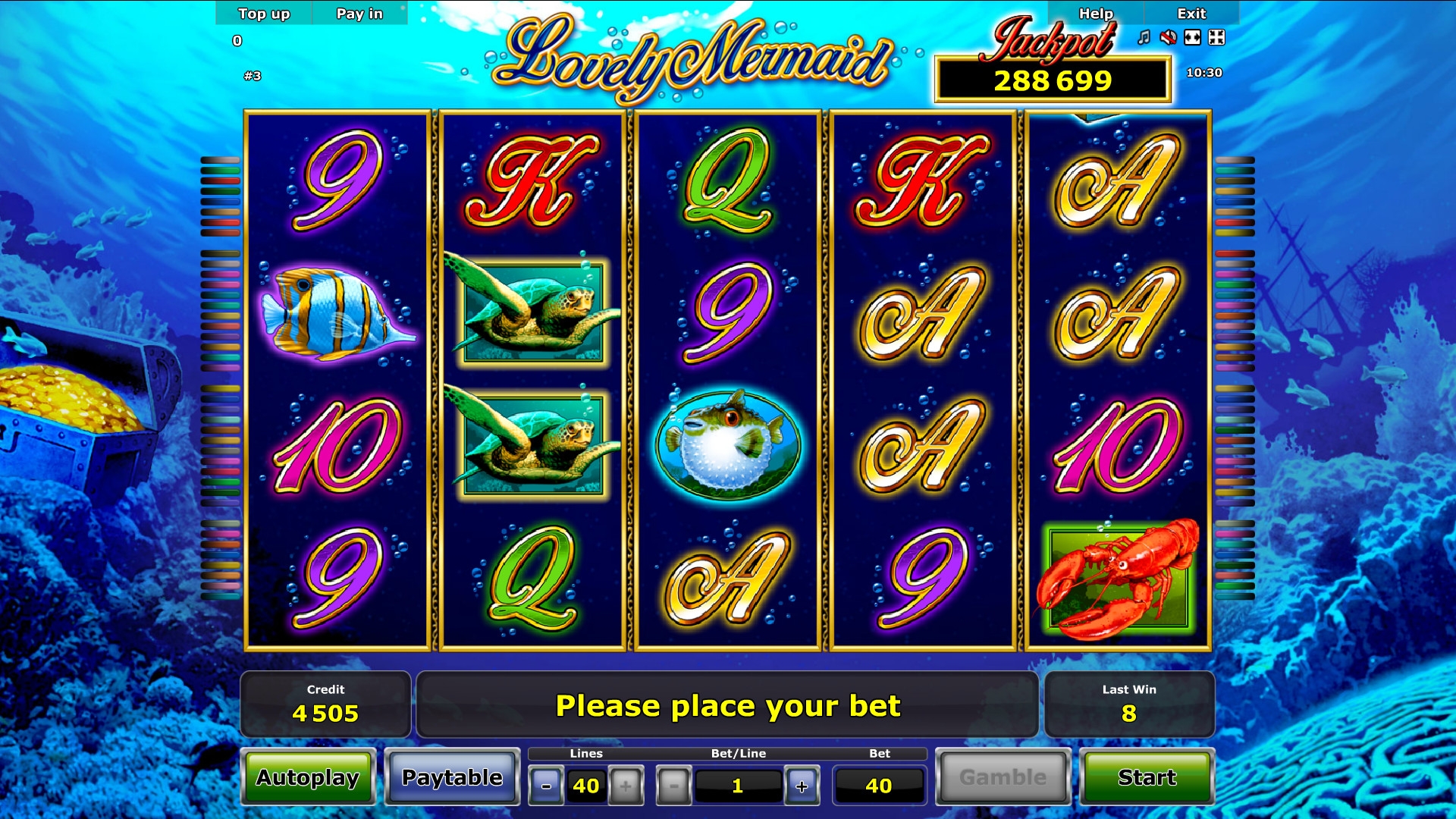The width and height of the screenshot is (1456, 819).
Task: Open the Top up menu
Action: coord(264,14)
